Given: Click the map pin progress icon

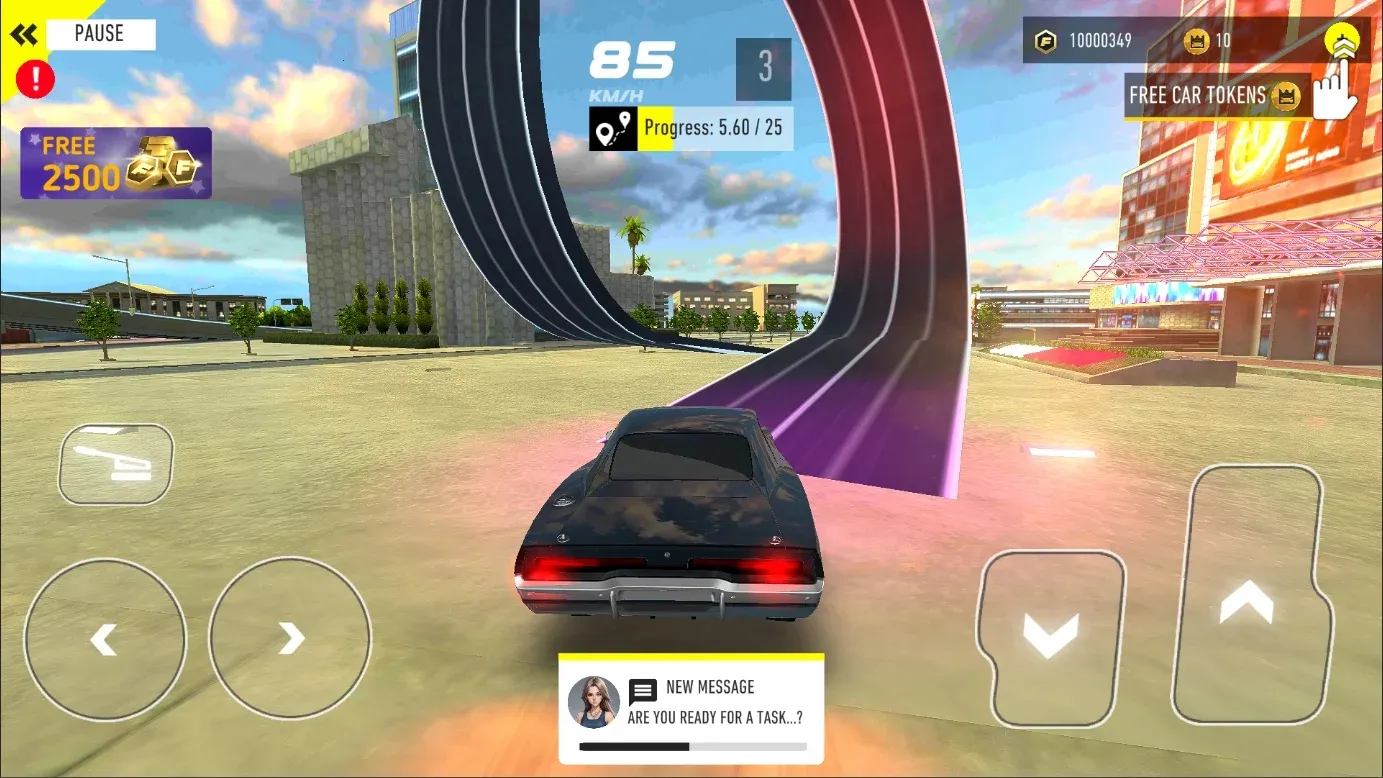Looking at the screenshot, I should (611, 127).
